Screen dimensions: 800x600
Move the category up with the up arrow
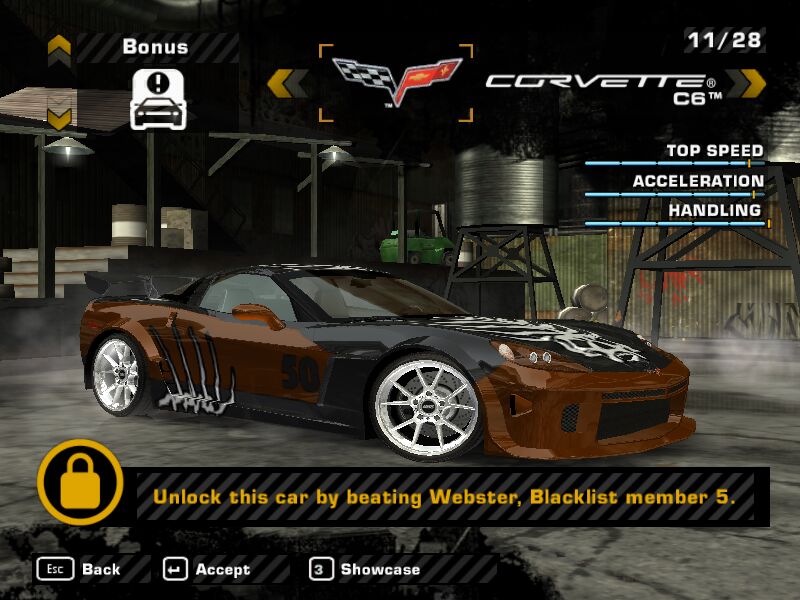59,46
